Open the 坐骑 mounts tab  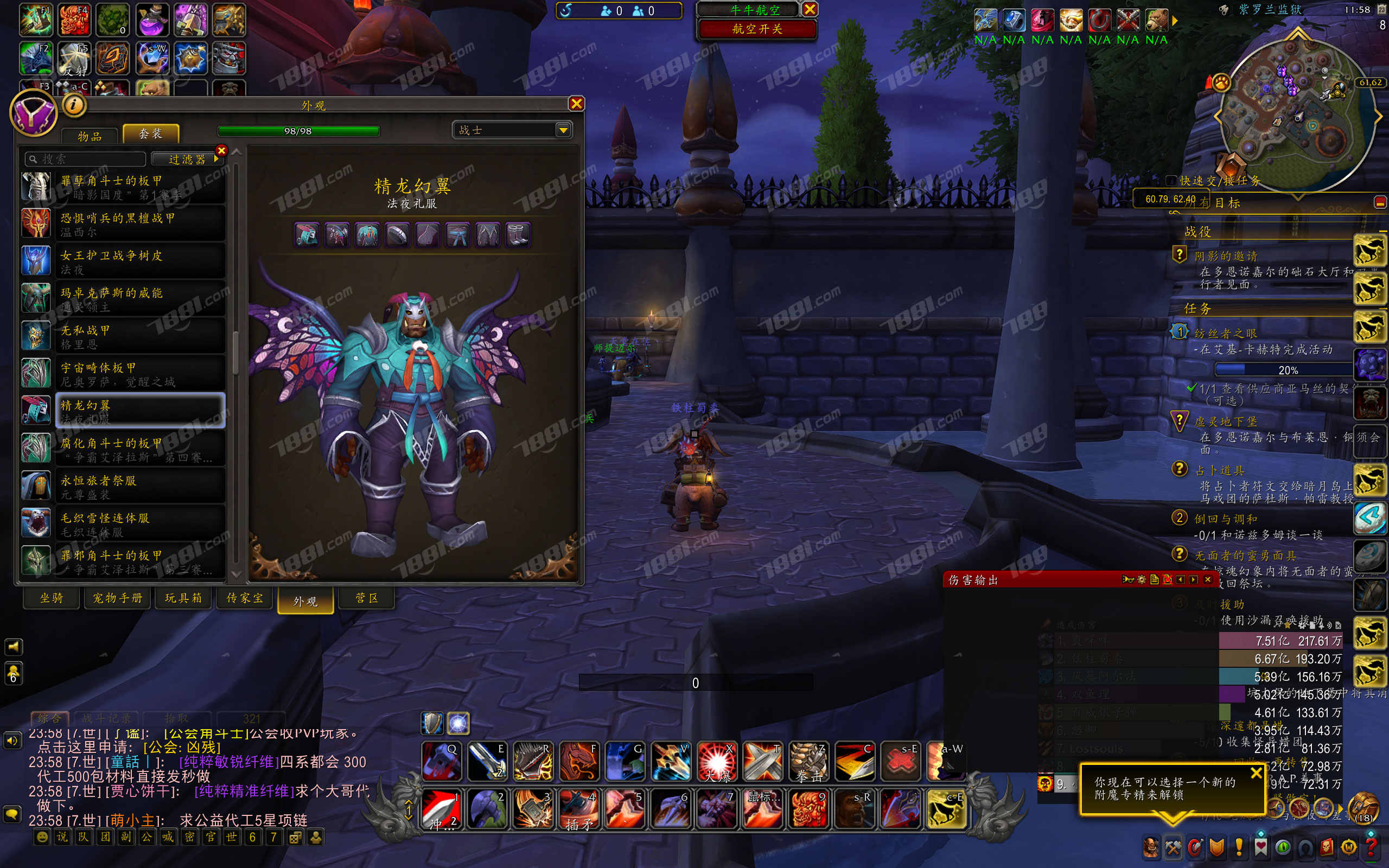[x=52, y=598]
